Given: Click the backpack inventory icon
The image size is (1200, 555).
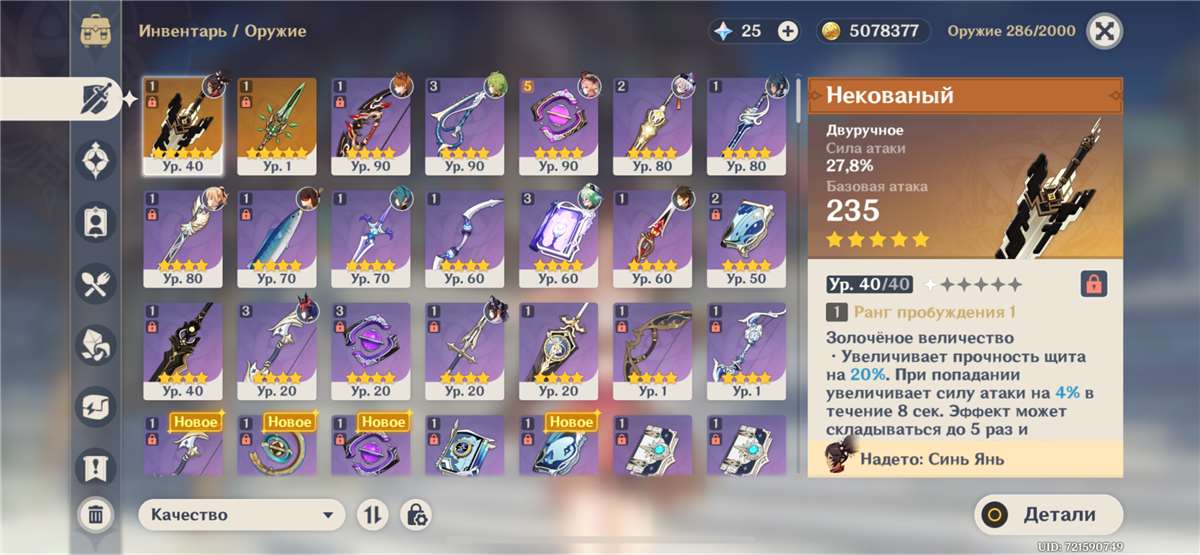Looking at the screenshot, I should click(x=96, y=31).
